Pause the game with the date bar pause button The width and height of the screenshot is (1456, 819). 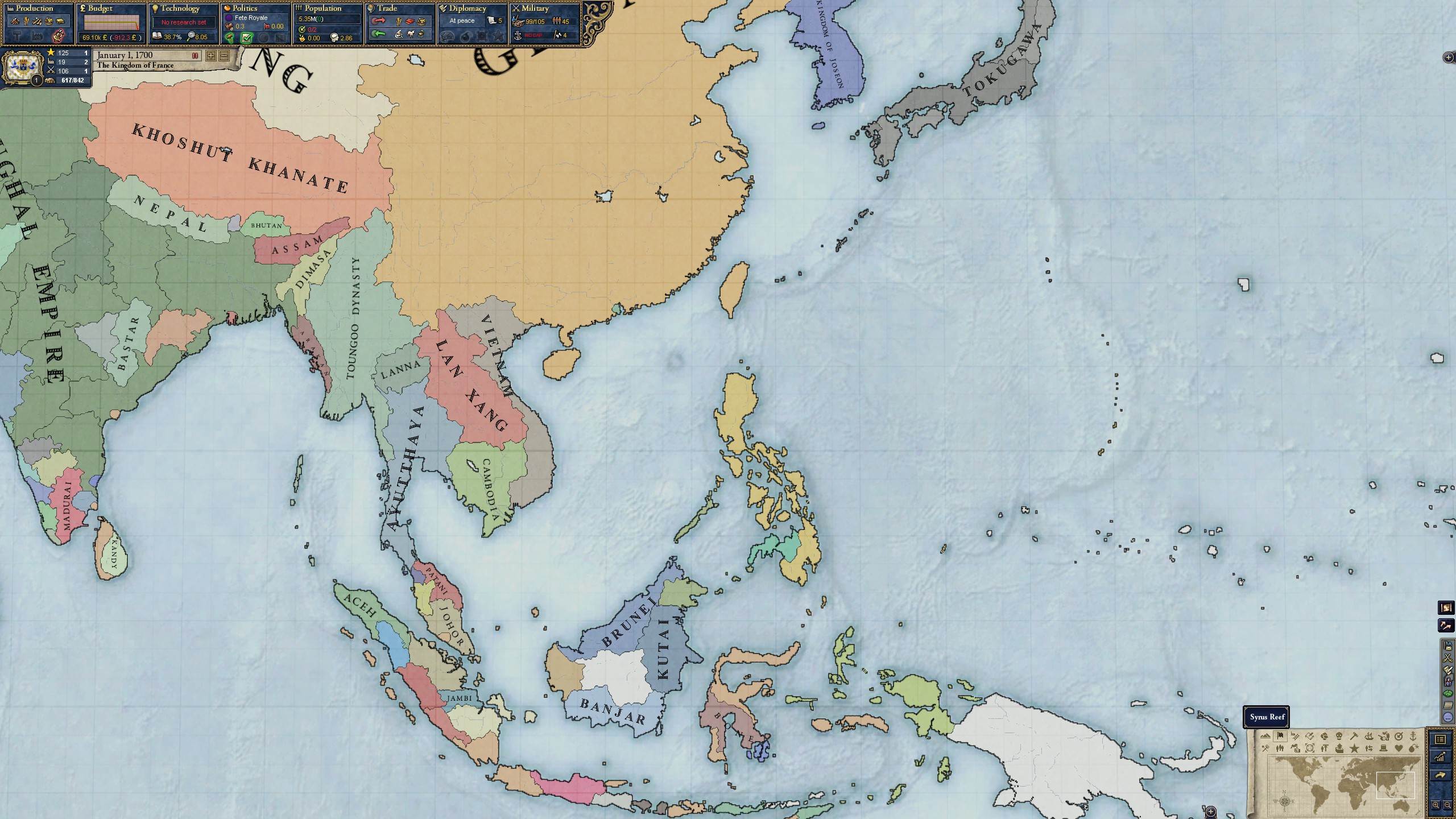click(195, 56)
